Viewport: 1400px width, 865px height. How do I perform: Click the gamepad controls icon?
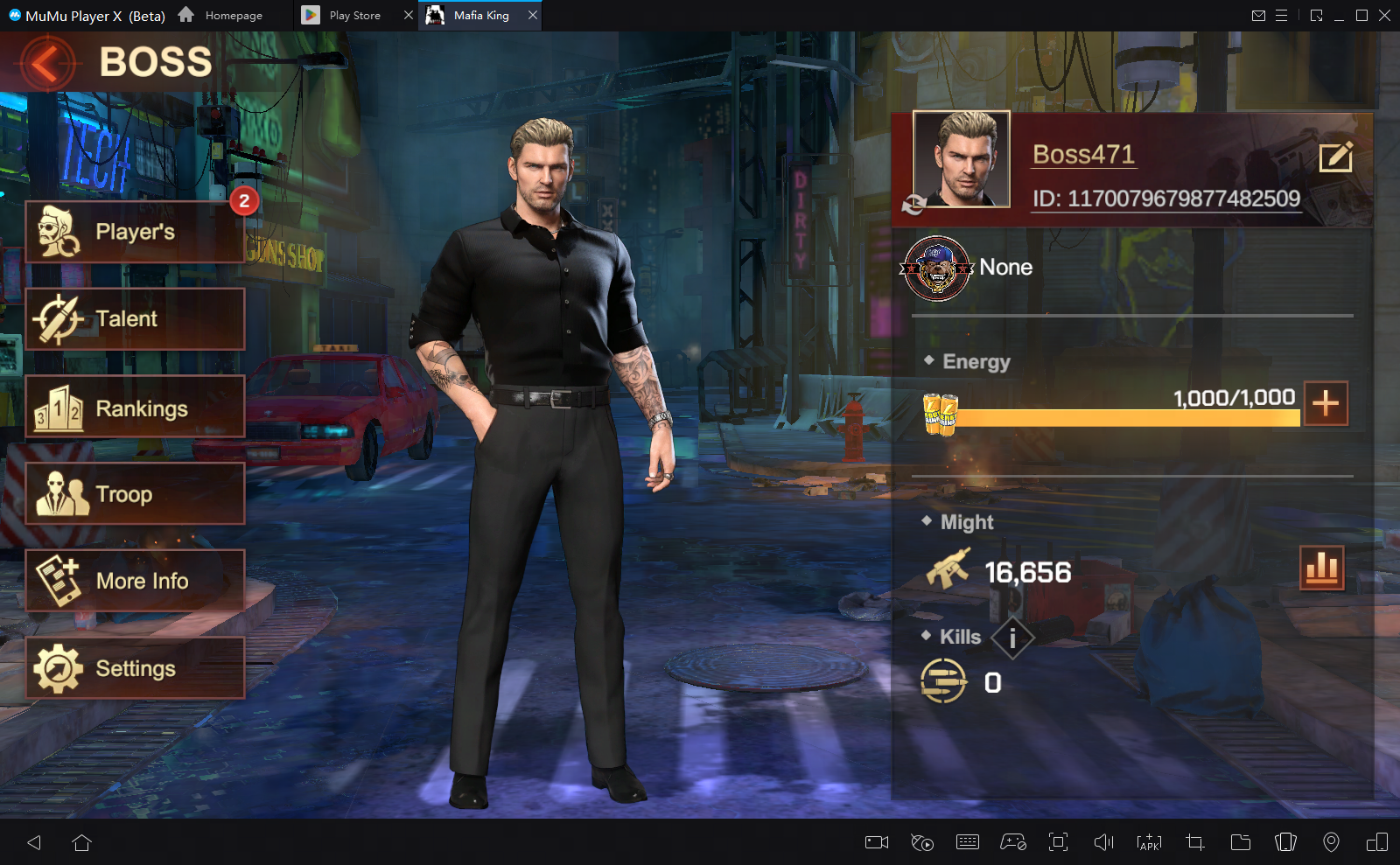click(x=1013, y=842)
